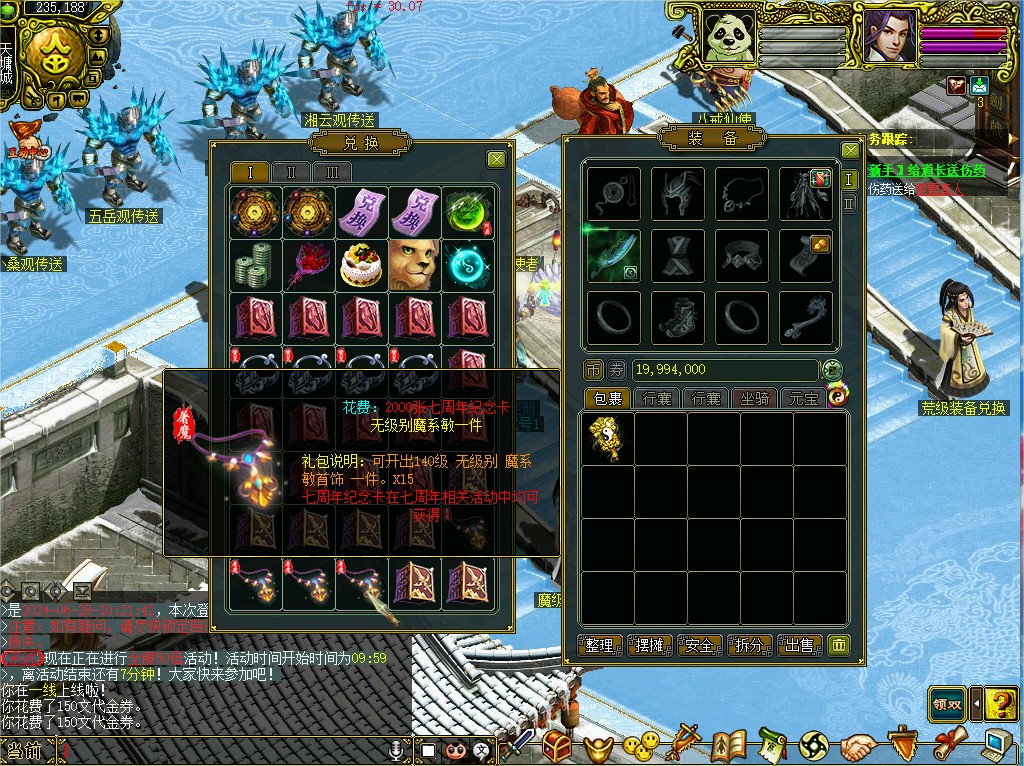This screenshot has height=766, width=1024.
Task: Select the equipped green blade weapon slot
Action: coord(613,255)
